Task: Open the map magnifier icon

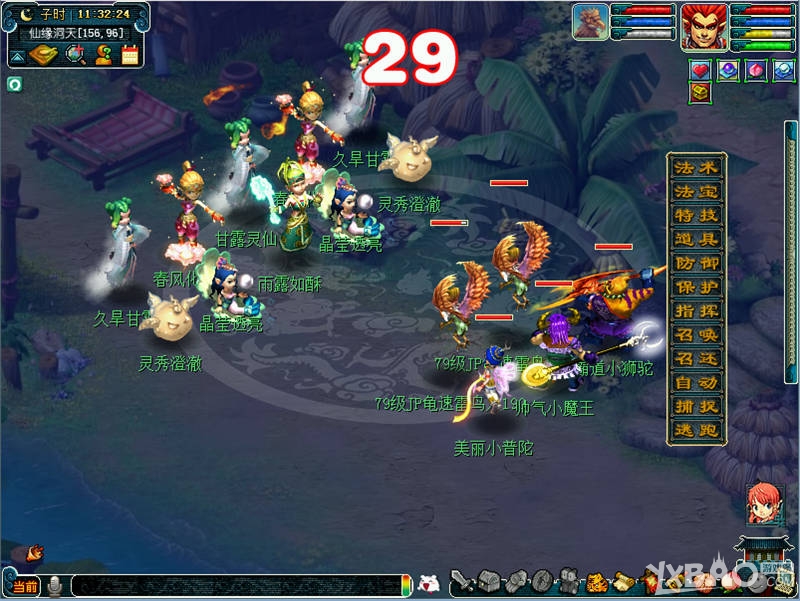Action: tap(75, 55)
